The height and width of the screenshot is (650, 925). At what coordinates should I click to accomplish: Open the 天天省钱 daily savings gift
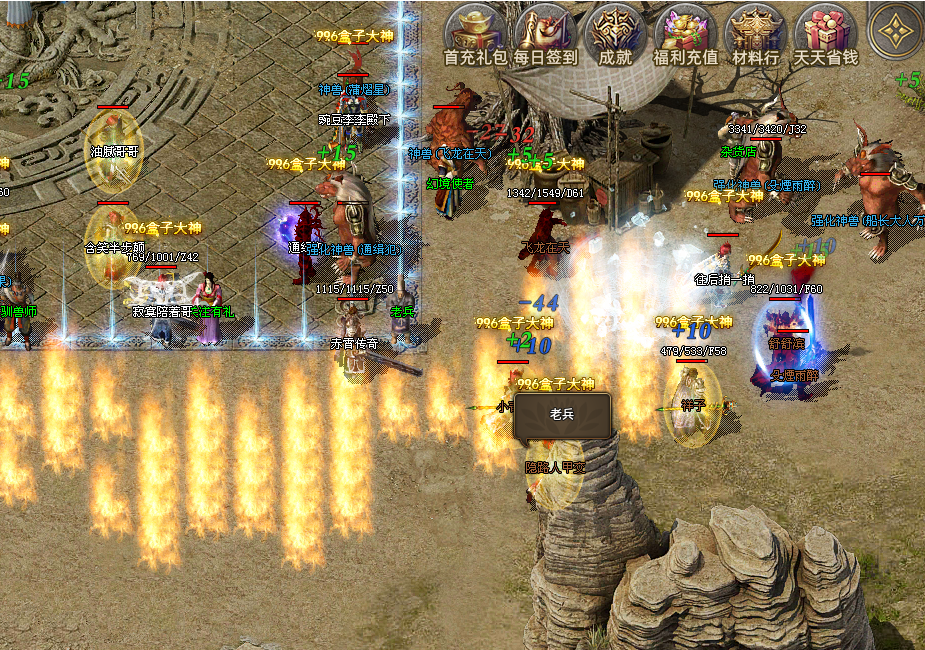coord(826,33)
